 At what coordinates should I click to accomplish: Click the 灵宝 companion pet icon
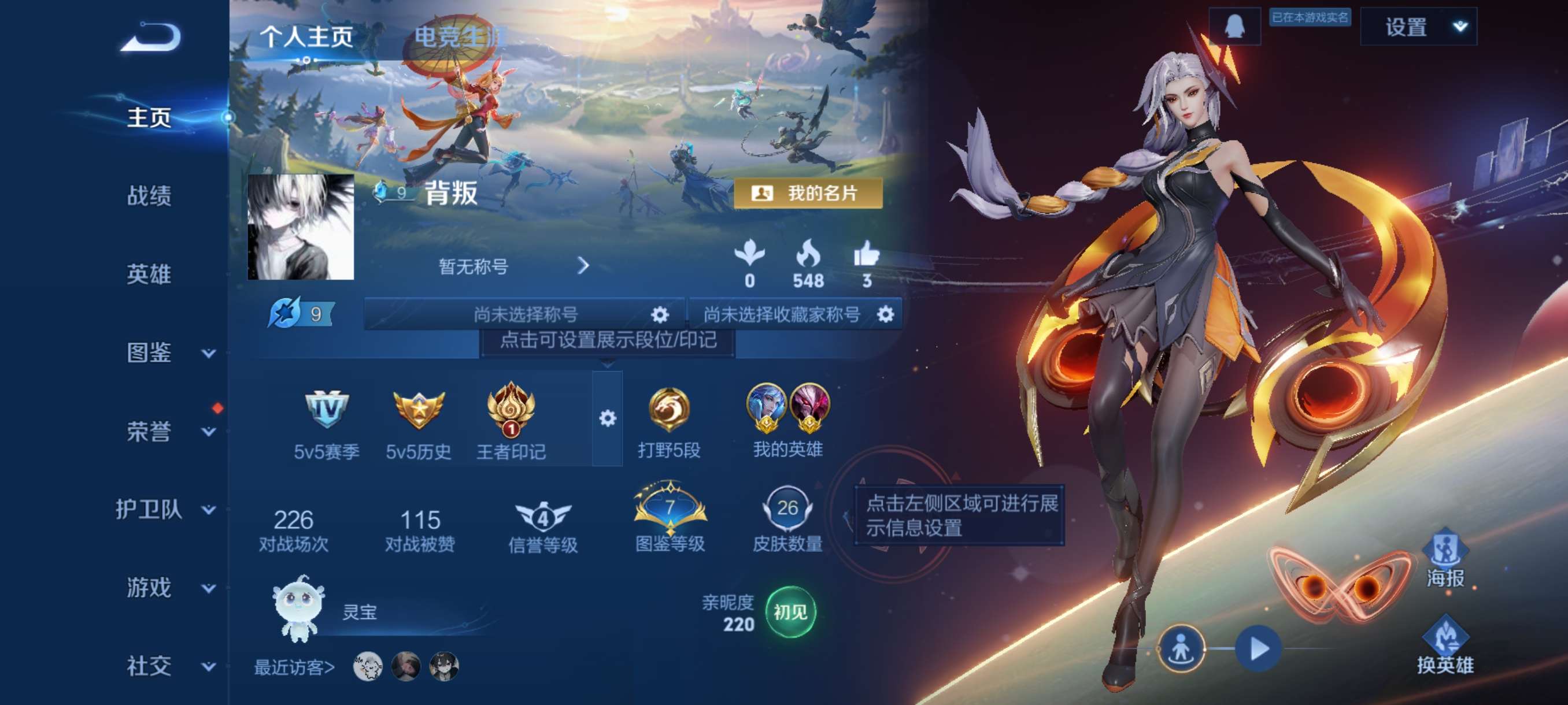coord(299,608)
